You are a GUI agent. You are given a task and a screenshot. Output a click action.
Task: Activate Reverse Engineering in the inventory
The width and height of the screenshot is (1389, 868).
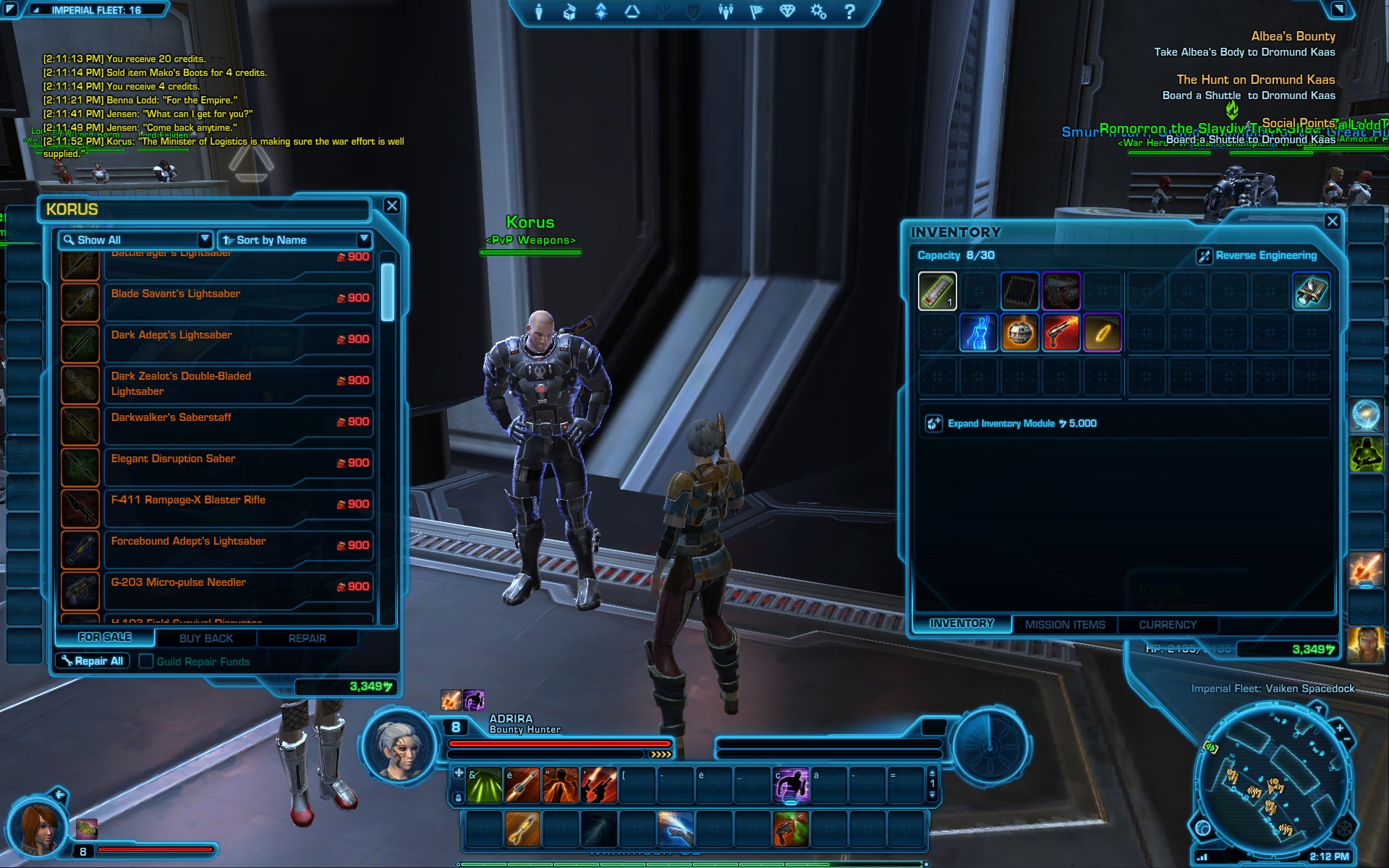tap(1257, 255)
